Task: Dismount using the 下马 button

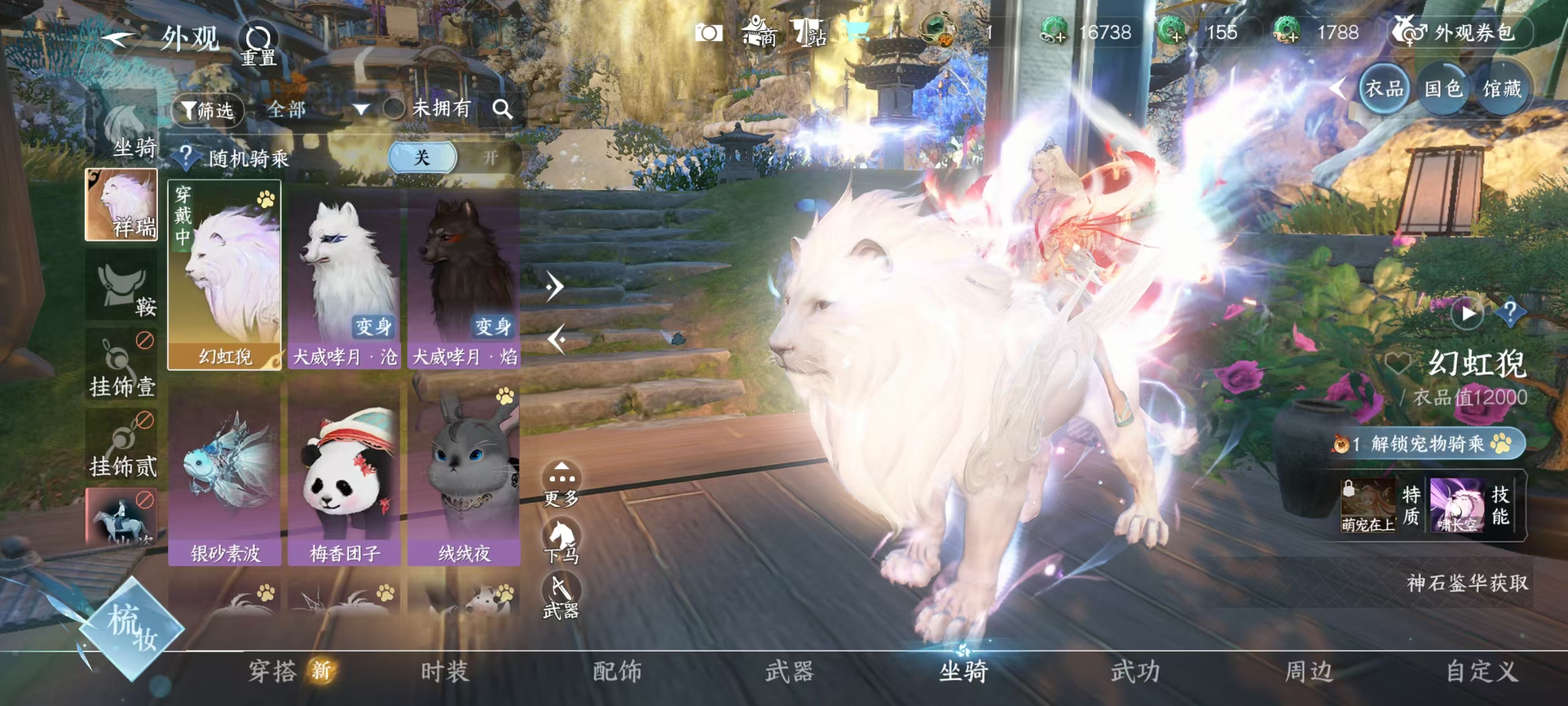Action: pyautogui.click(x=561, y=541)
